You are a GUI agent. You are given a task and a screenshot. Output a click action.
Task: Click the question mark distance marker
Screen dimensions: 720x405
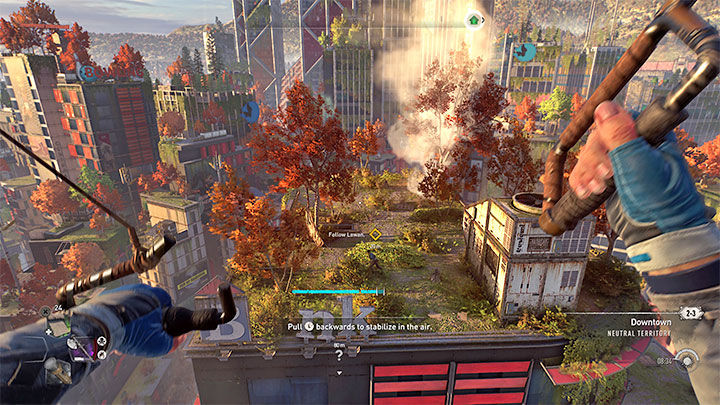click(338, 353)
